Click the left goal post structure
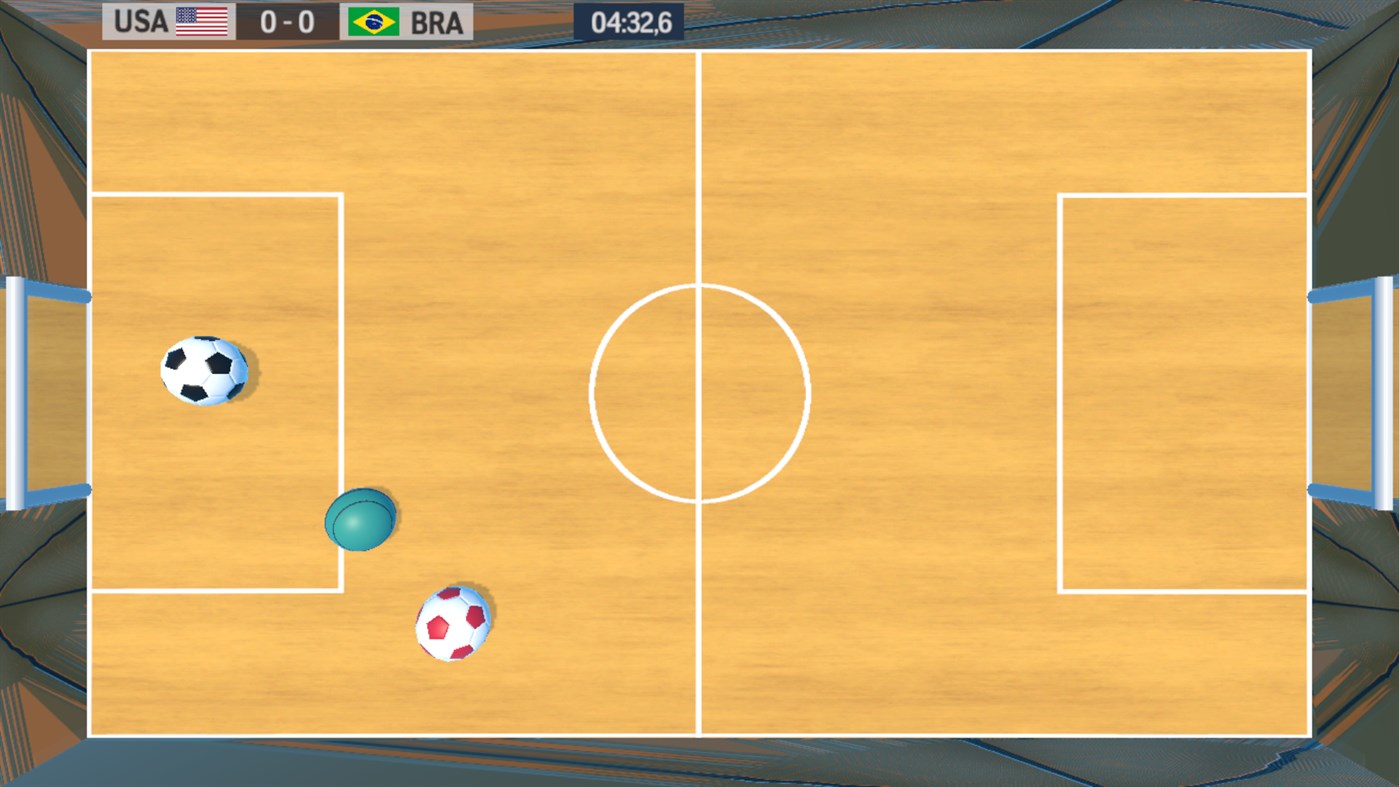Viewport: 1399px width, 787px height. coord(45,390)
